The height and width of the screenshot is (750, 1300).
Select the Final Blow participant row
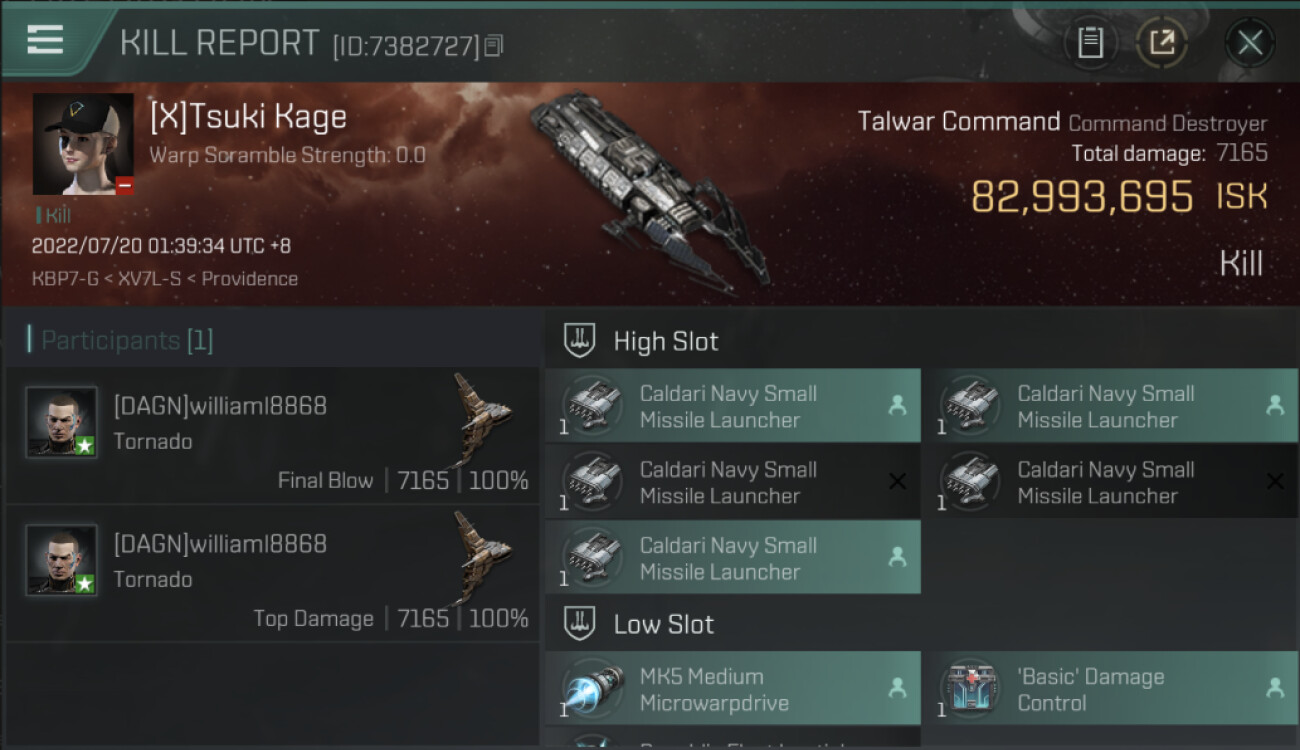pyautogui.click(x=272, y=436)
